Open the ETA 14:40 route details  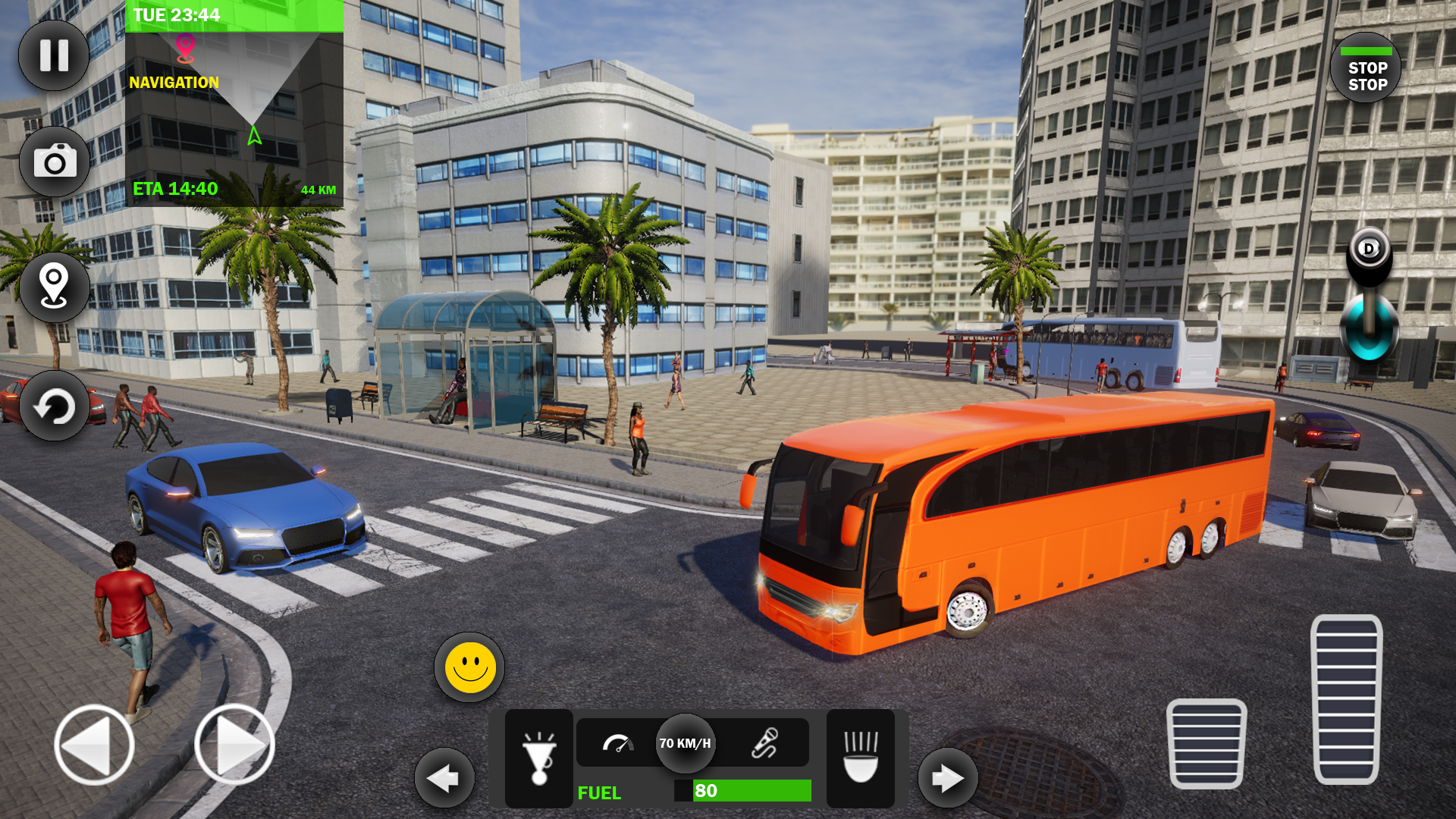(175, 189)
